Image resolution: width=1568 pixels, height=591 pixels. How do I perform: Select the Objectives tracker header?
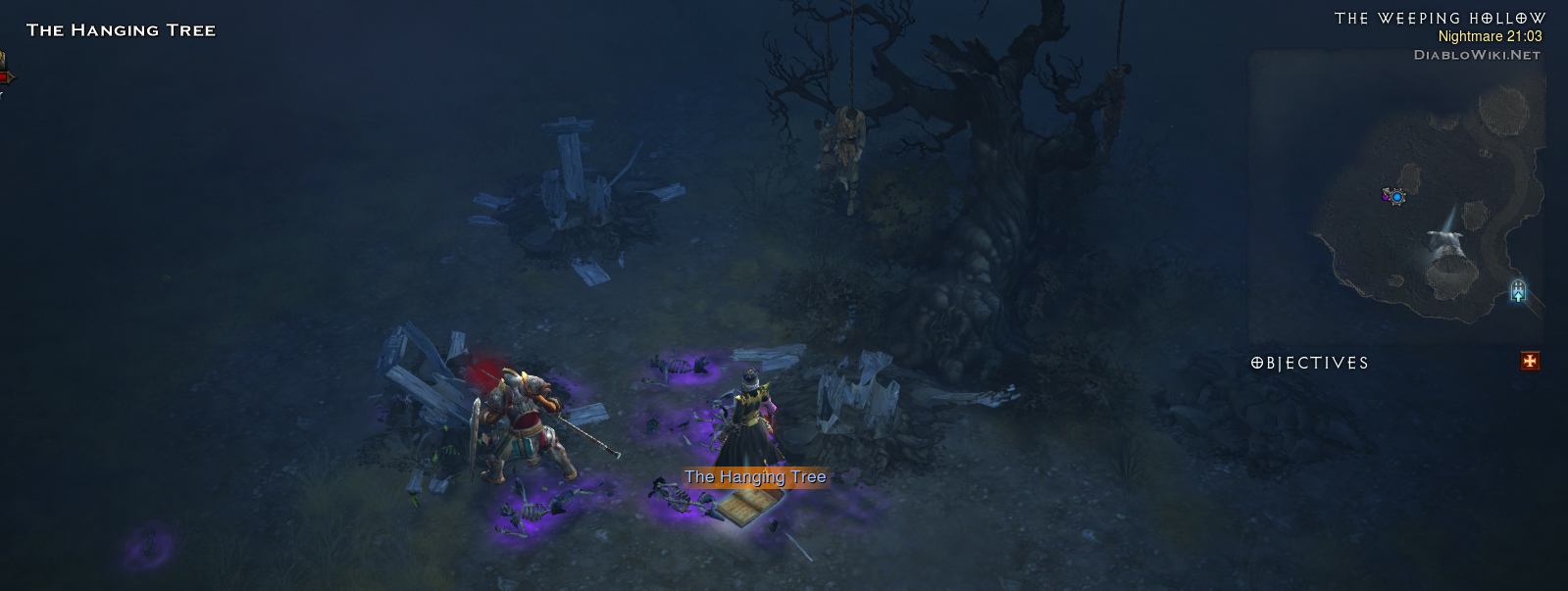(x=1310, y=363)
